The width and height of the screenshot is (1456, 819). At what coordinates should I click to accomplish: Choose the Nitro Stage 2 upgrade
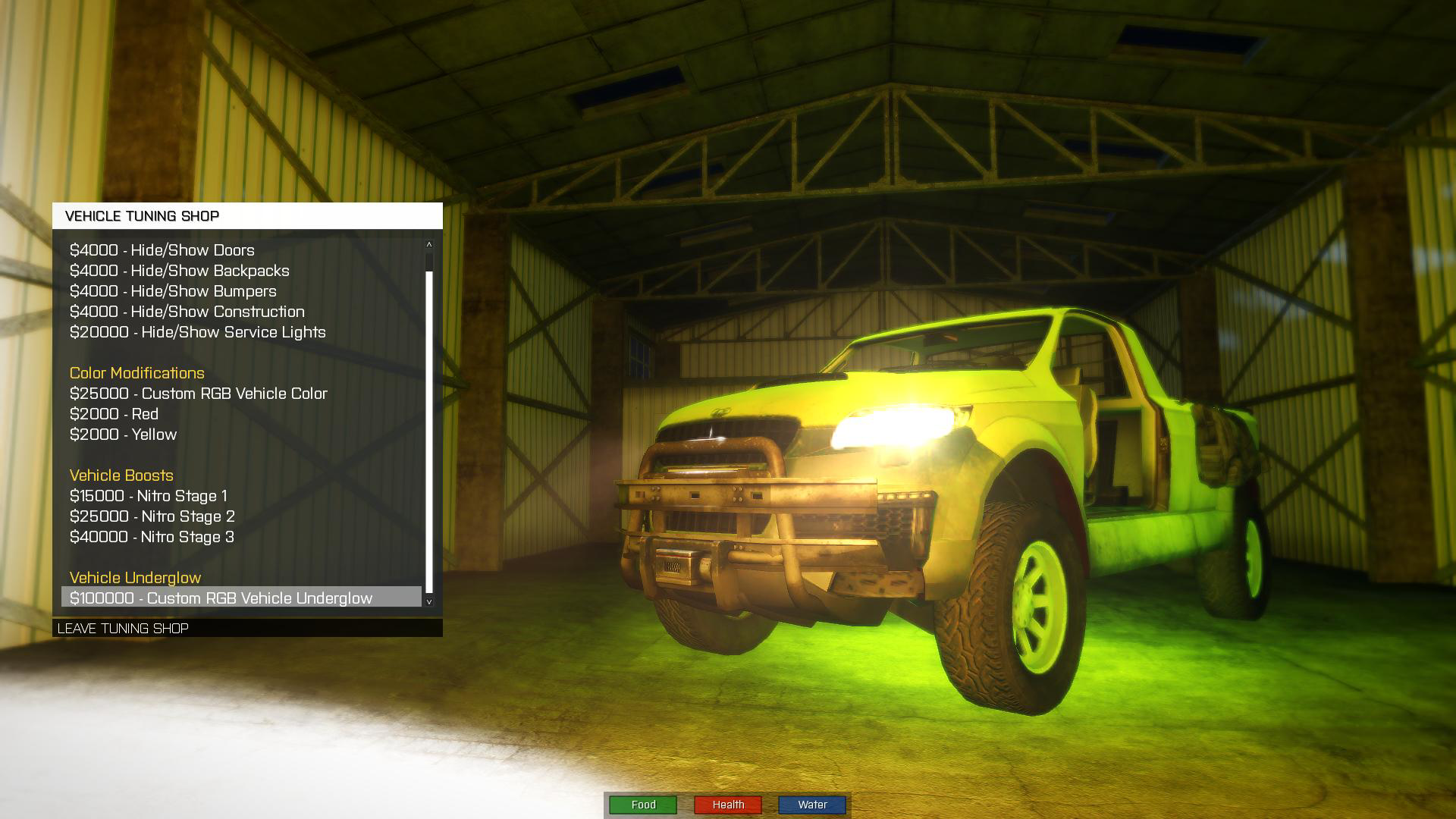tap(152, 516)
